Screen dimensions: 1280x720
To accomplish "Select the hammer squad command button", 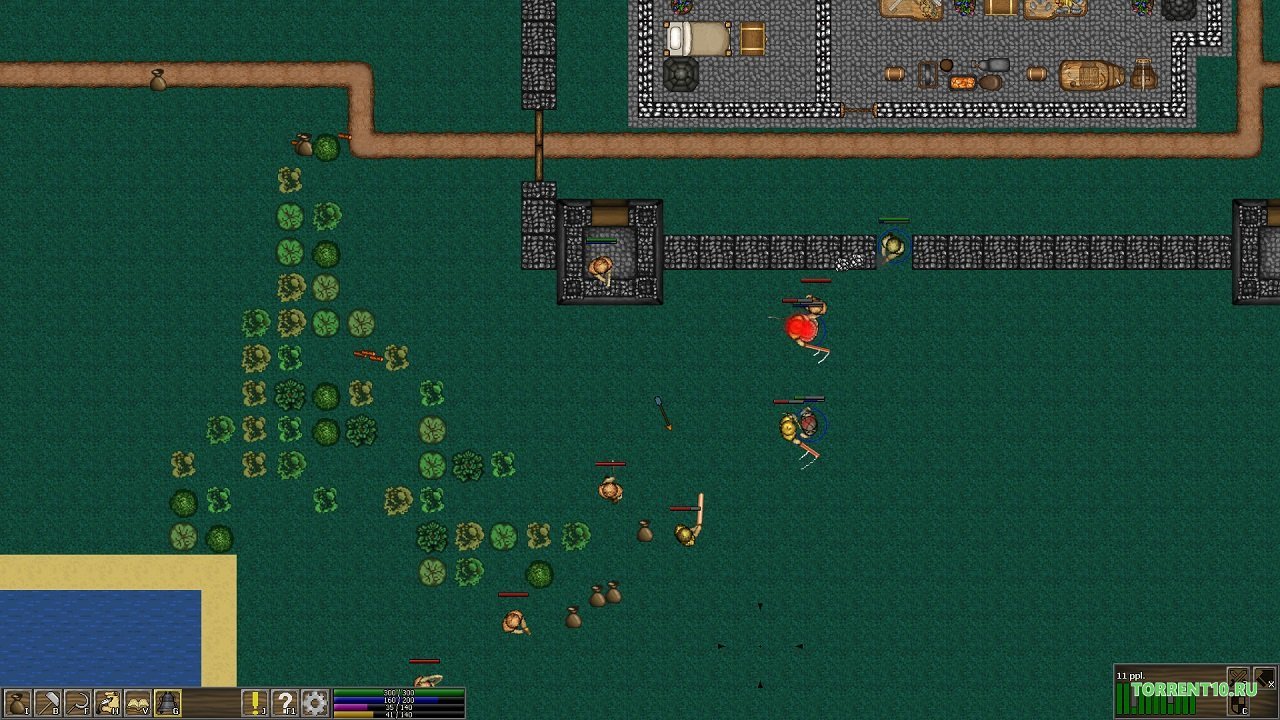I will click(x=1265, y=677).
